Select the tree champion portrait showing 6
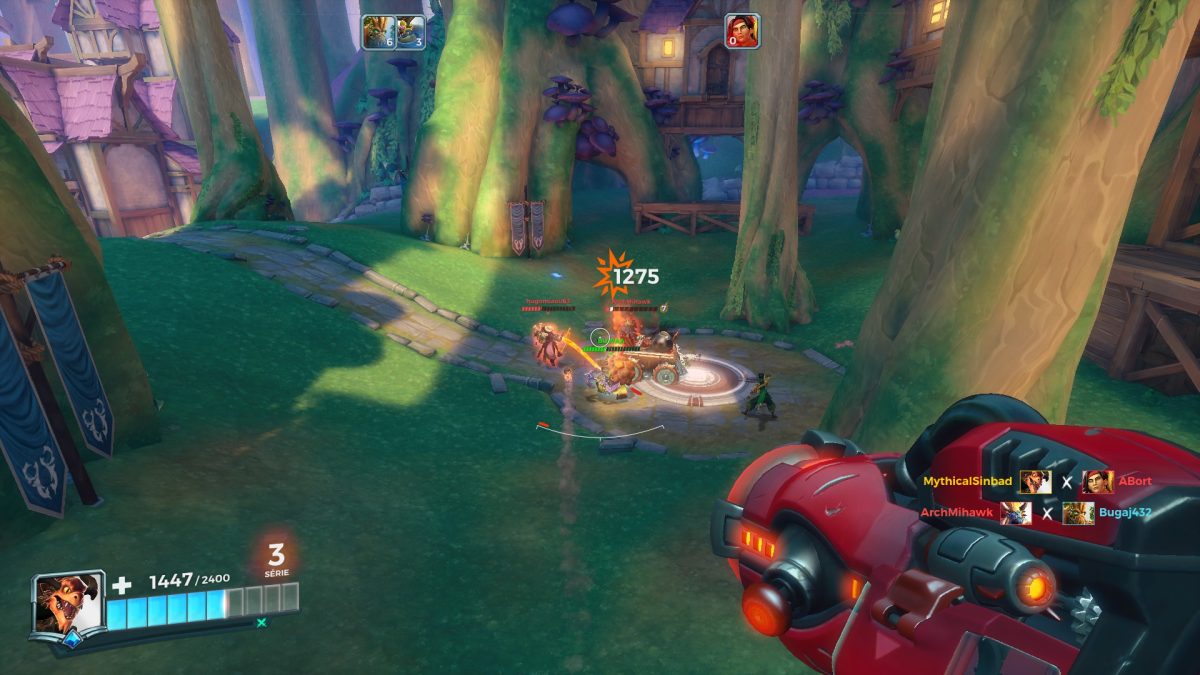 pyautogui.click(x=378, y=31)
